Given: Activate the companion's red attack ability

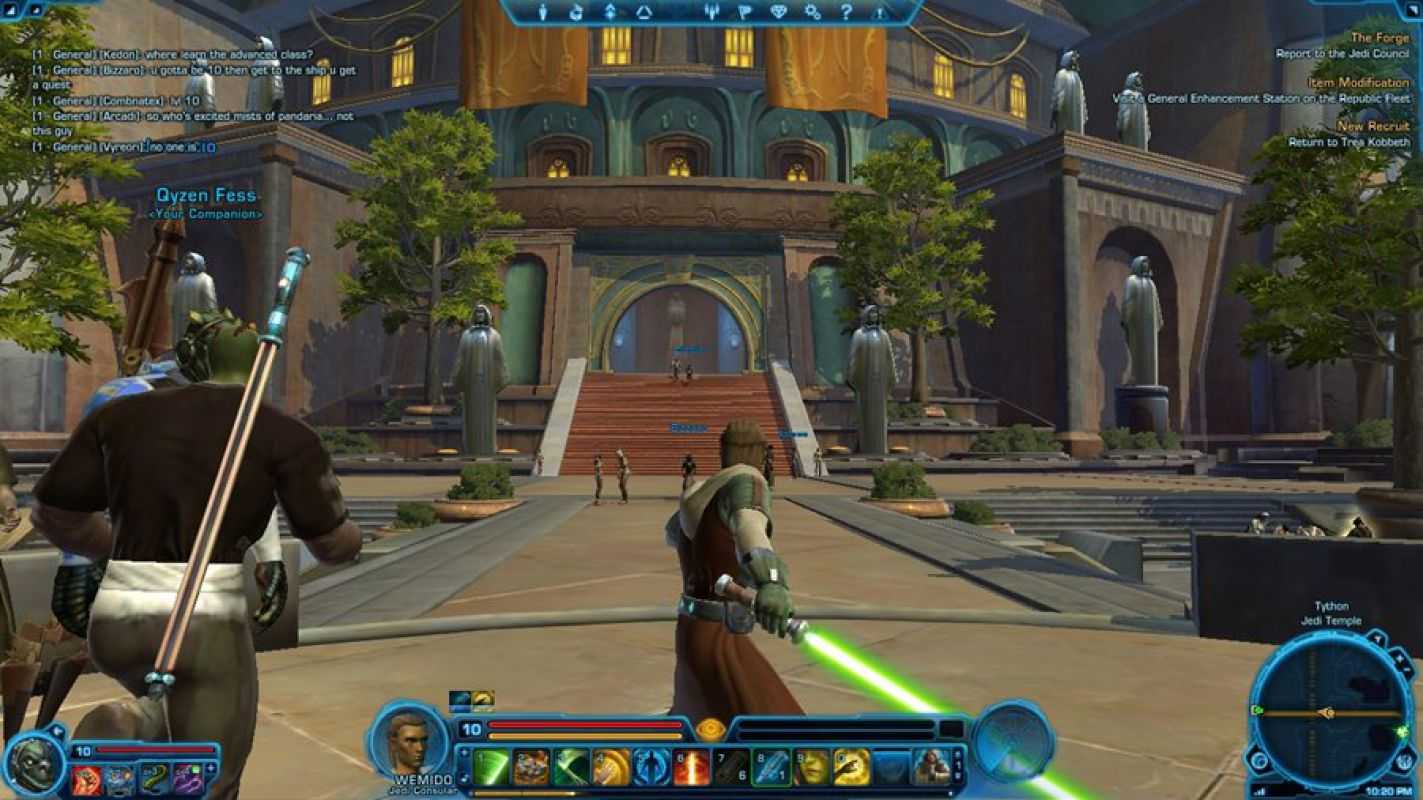Looking at the screenshot, I should 86,779.
